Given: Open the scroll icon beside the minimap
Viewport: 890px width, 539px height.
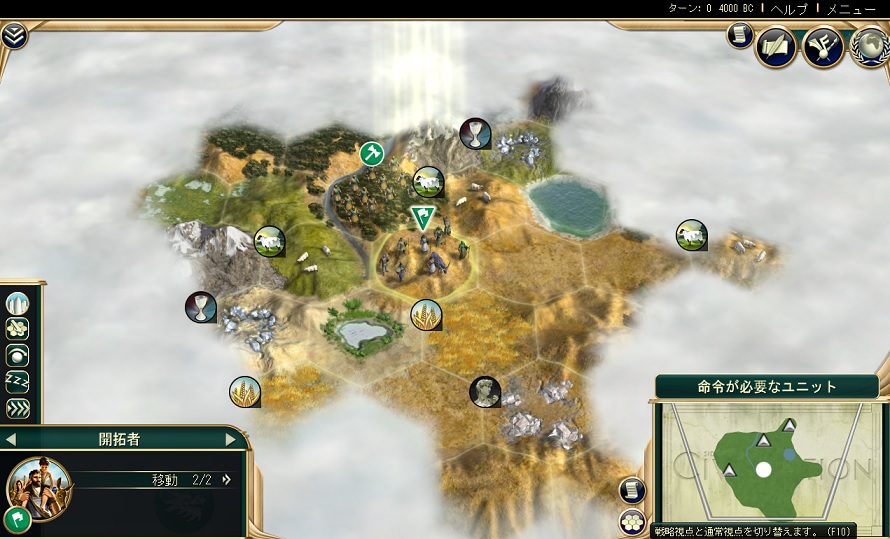Looking at the screenshot, I should (632, 490).
